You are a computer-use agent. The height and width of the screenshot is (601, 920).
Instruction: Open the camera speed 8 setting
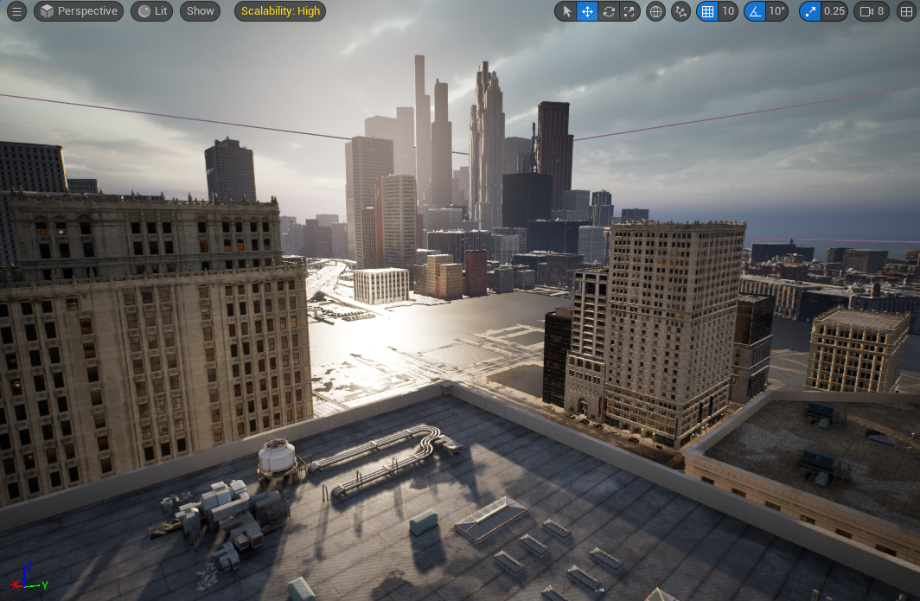871,11
